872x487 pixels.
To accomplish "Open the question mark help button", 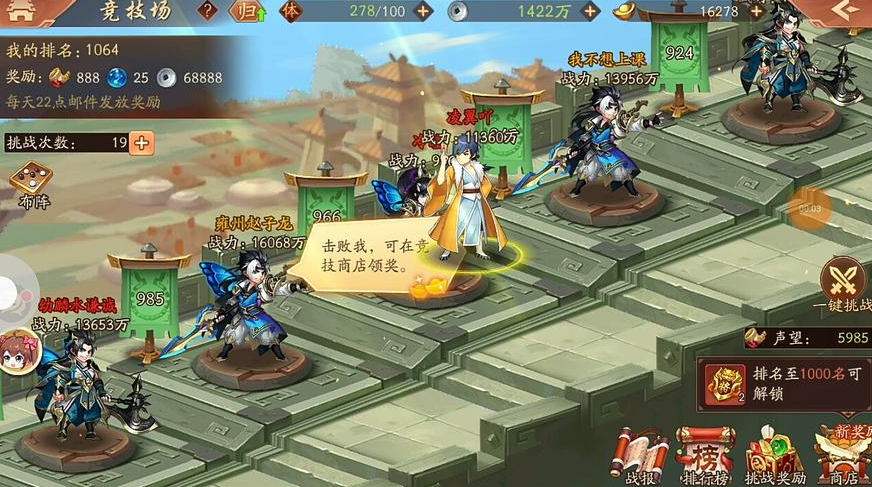I will click(207, 11).
